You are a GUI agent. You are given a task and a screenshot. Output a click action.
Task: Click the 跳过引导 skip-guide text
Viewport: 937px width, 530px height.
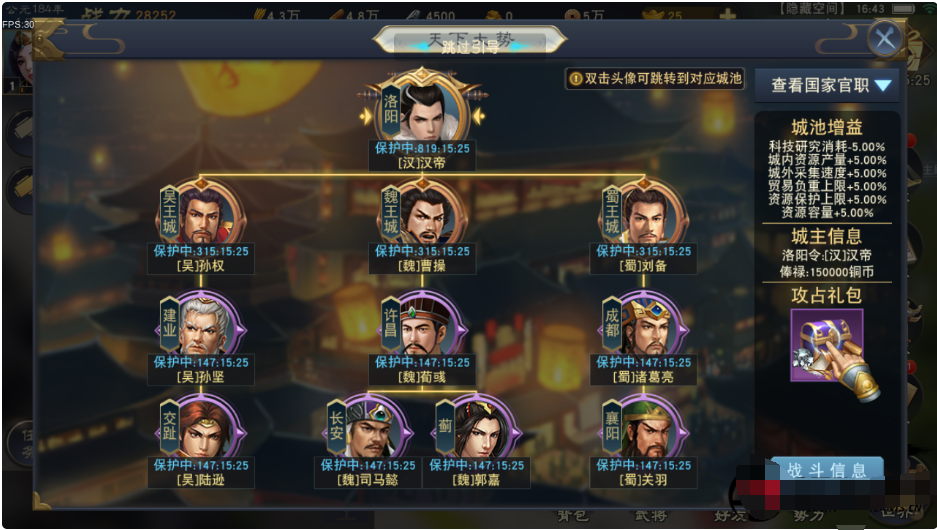pyautogui.click(x=467, y=46)
